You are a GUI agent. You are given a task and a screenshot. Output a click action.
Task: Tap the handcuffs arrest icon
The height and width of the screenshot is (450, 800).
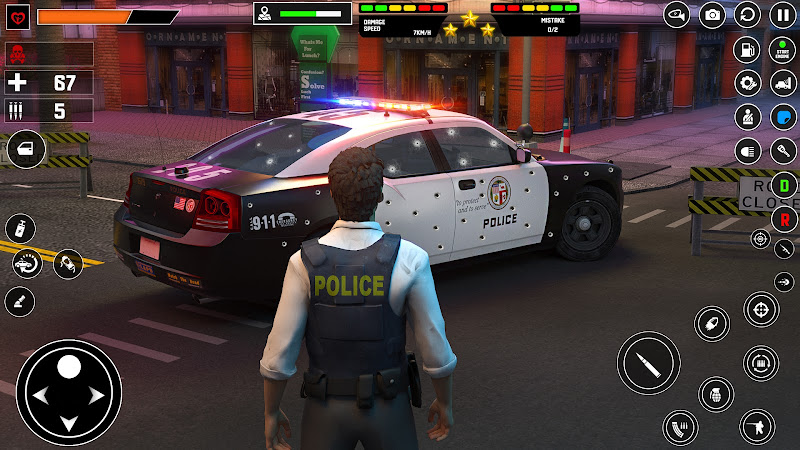click(68, 264)
